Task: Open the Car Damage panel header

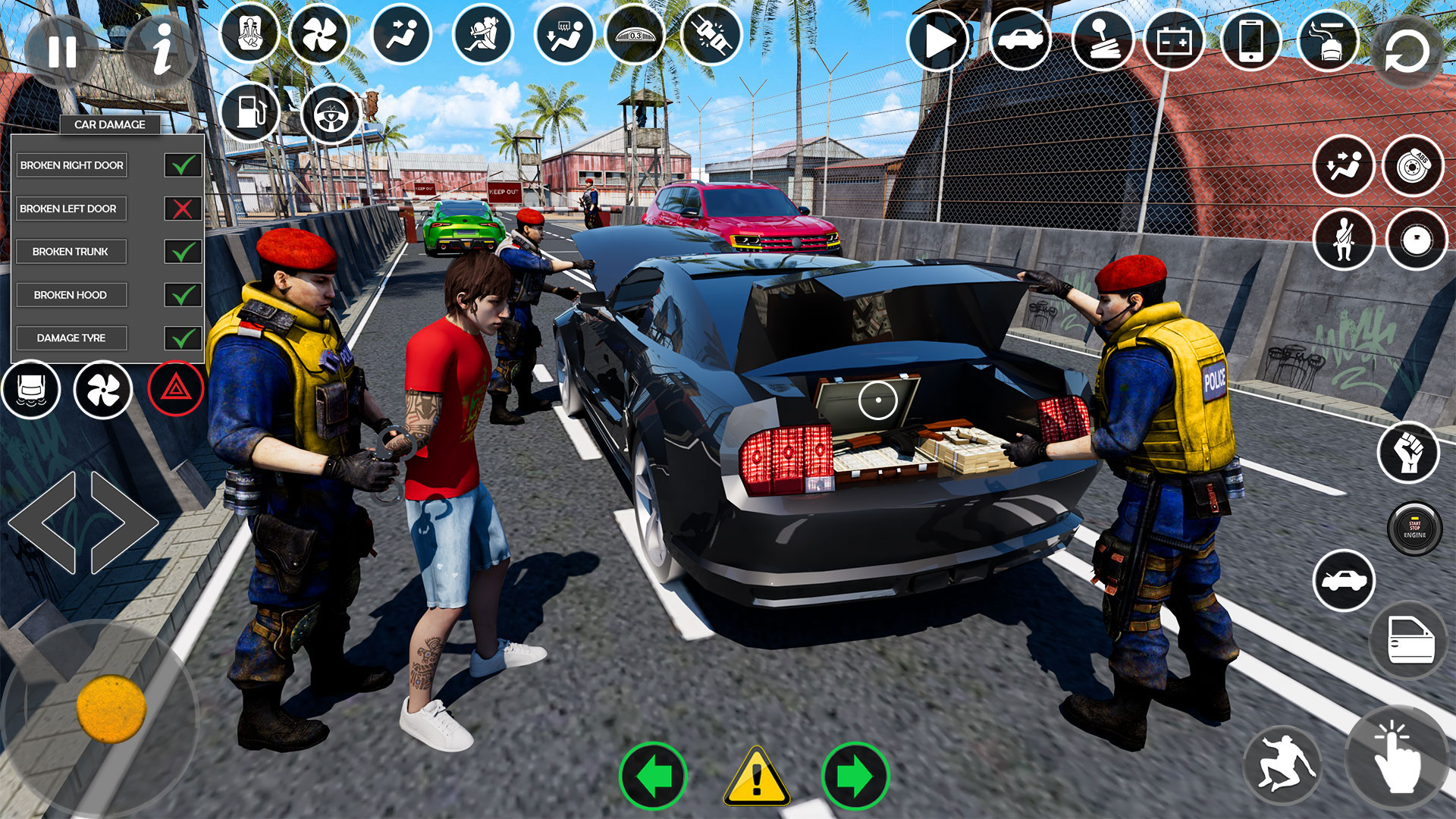Action: coord(109,124)
